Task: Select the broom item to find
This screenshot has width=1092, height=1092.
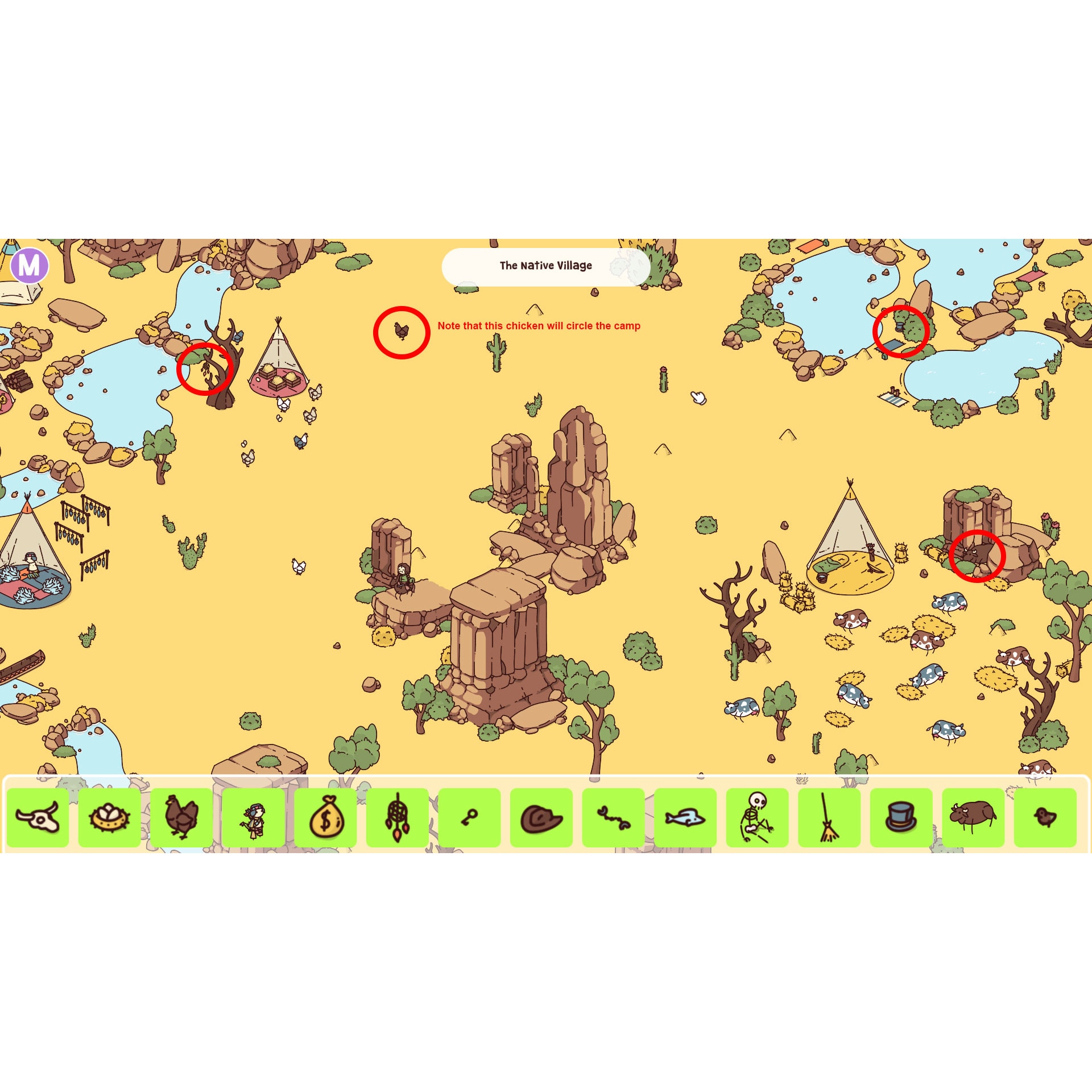Action: [829, 817]
